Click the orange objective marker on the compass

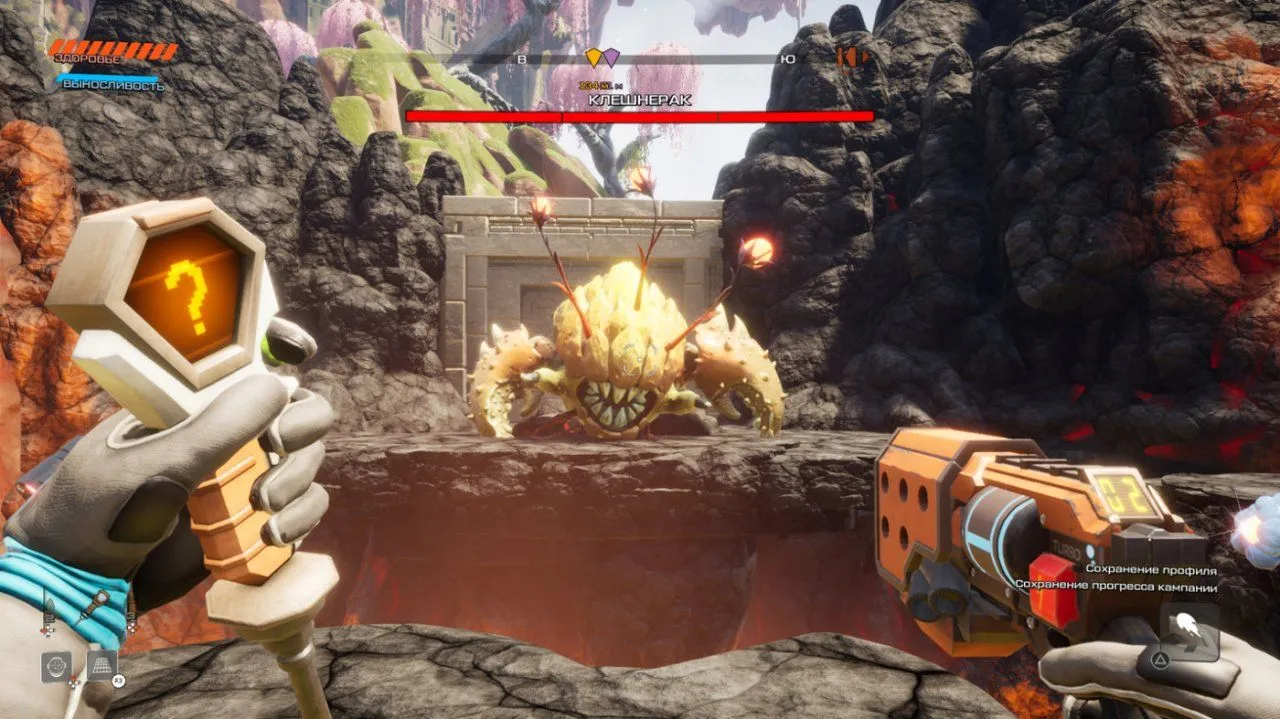tap(593, 58)
